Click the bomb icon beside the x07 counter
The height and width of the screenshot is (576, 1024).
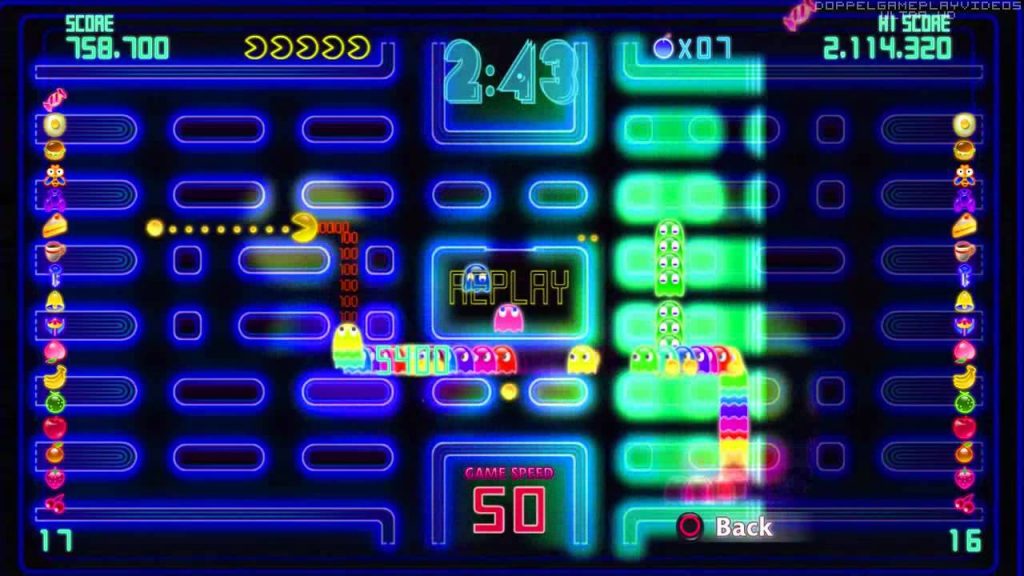click(663, 46)
